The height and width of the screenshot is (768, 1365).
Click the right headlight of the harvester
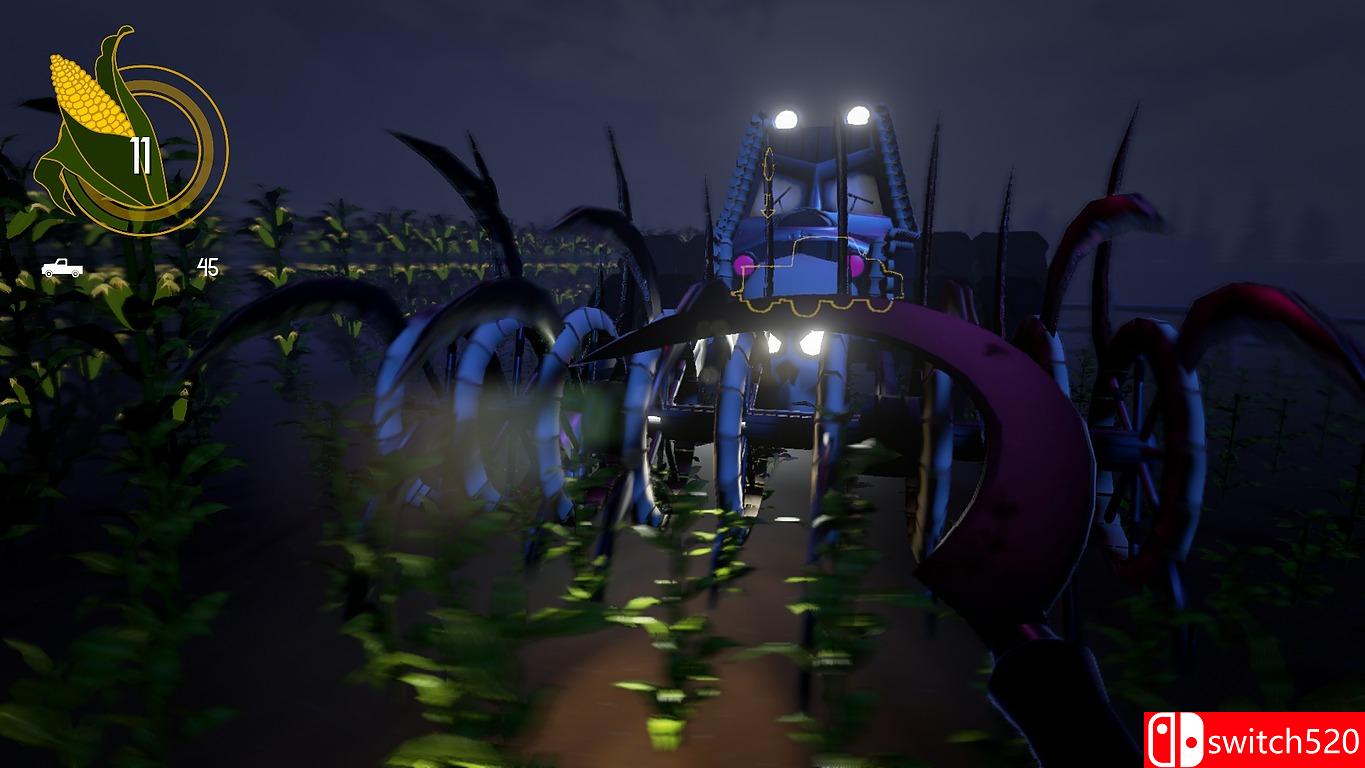(859, 115)
